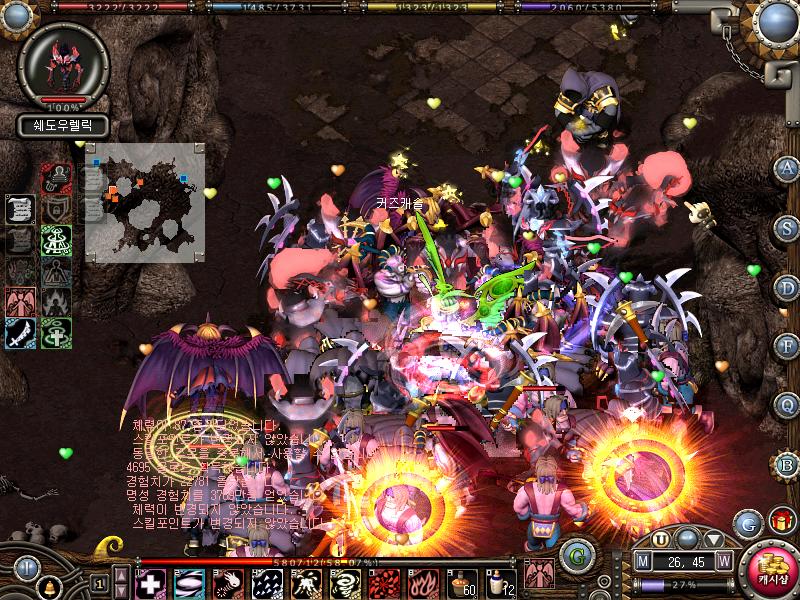The height and width of the screenshot is (600, 800).
Task: Activate the round Q side menu button
Action: (787, 404)
